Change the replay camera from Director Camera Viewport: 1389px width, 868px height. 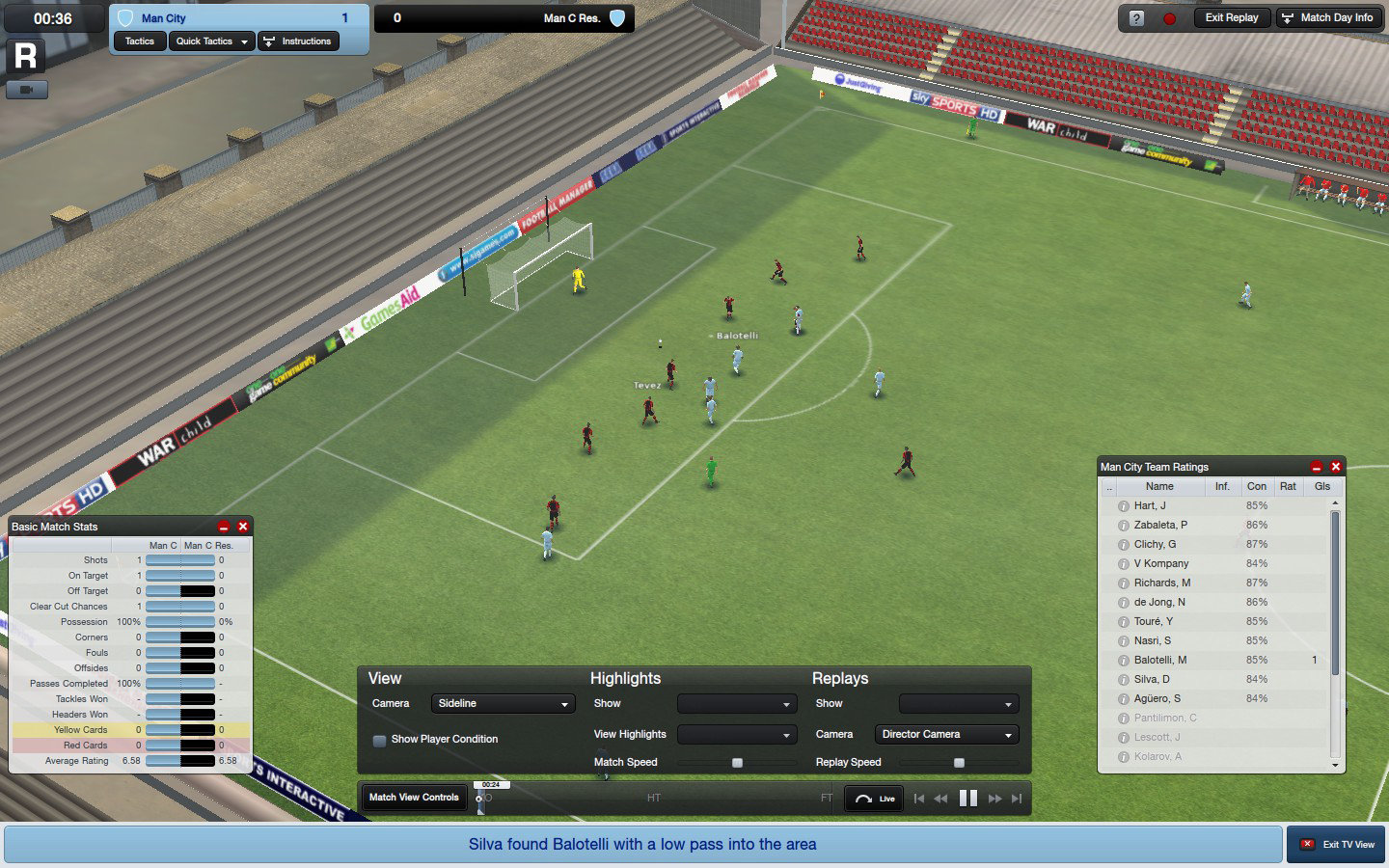945,734
